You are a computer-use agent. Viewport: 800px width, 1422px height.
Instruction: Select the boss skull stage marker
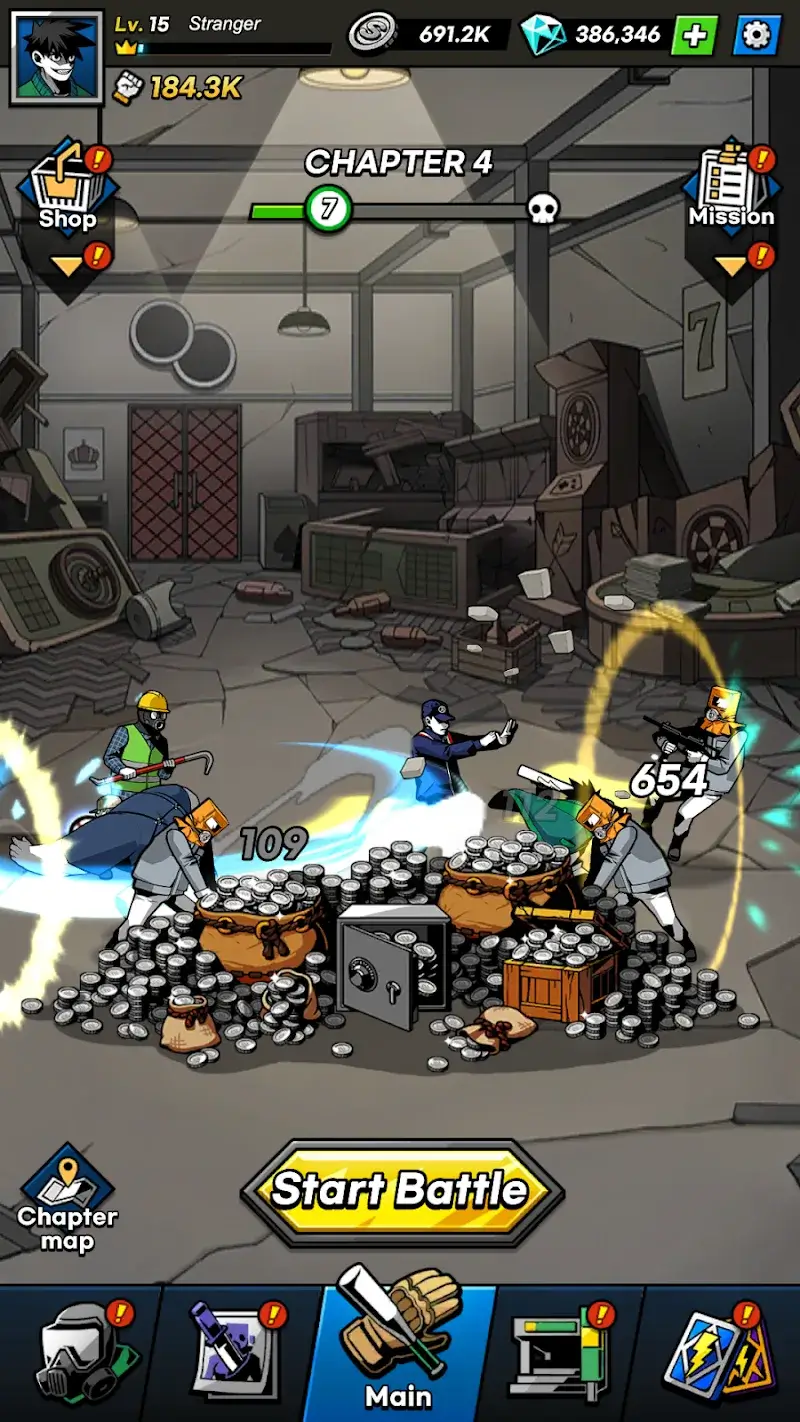[542, 209]
